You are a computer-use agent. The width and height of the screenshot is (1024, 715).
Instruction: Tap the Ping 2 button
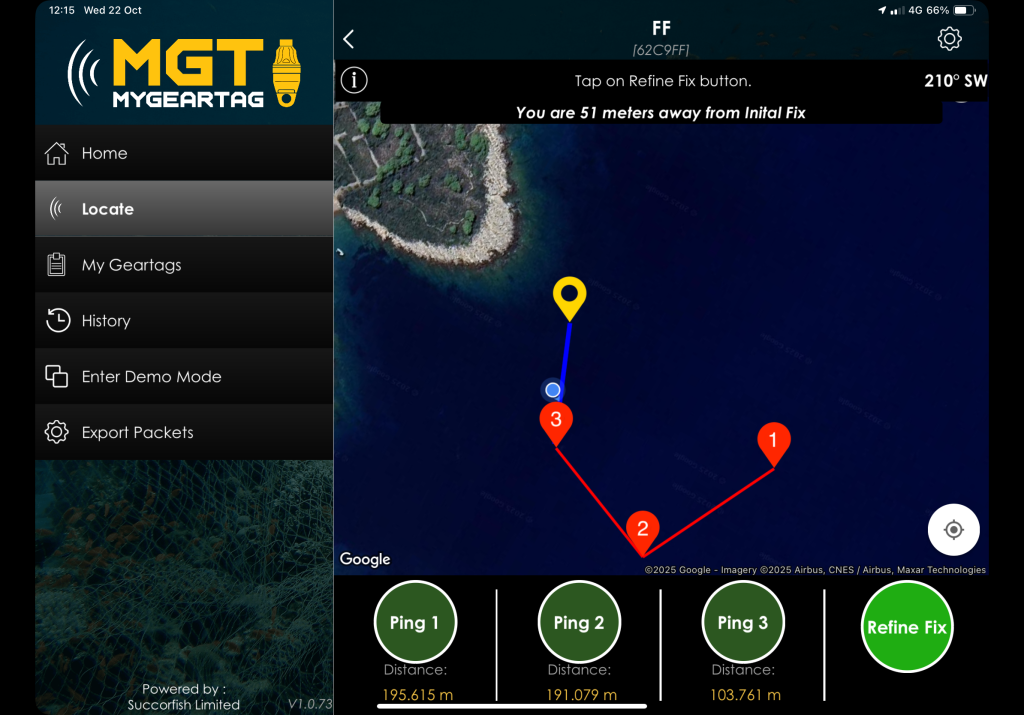tap(579, 622)
